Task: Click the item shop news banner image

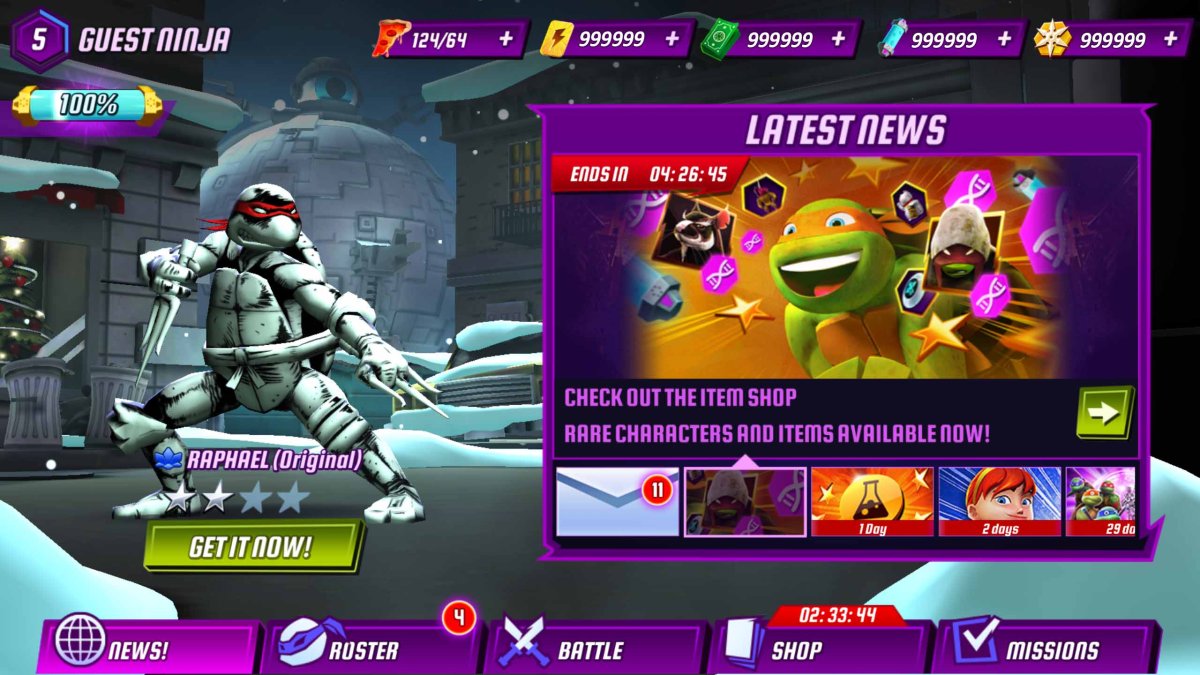Action: click(x=845, y=265)
